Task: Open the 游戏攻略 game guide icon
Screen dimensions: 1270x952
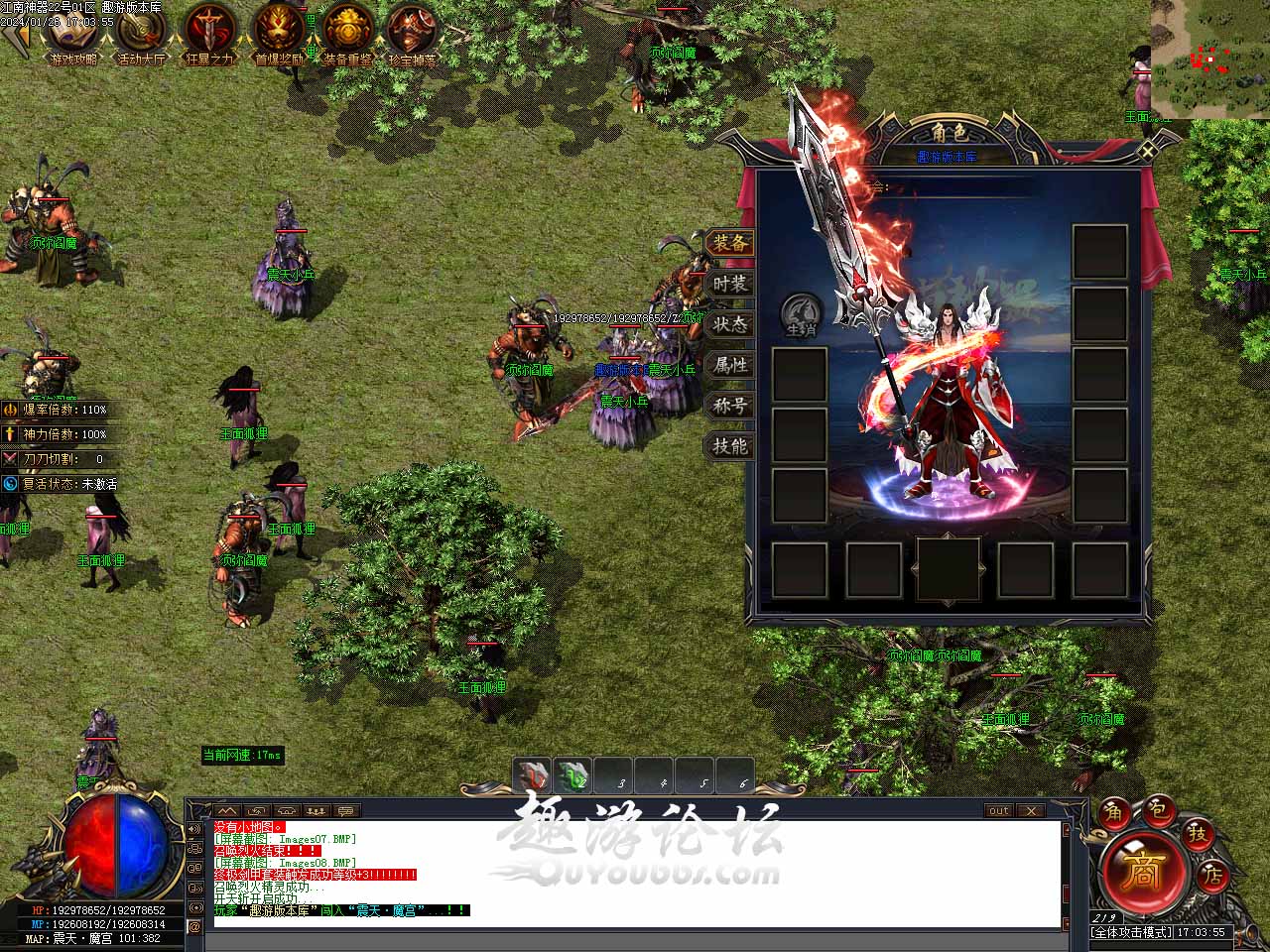Action: (74, 32)
